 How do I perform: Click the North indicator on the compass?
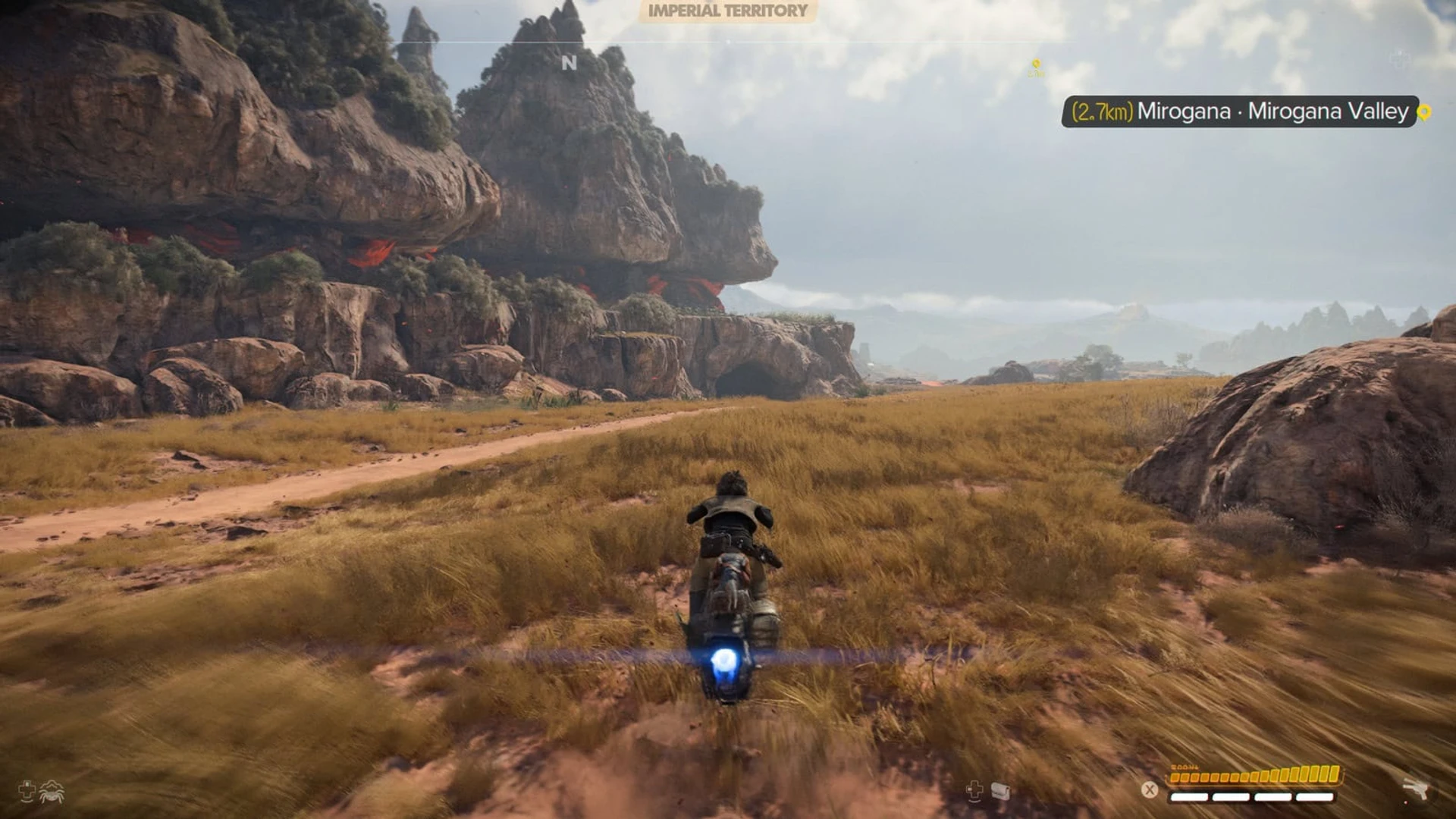[569, 63]
